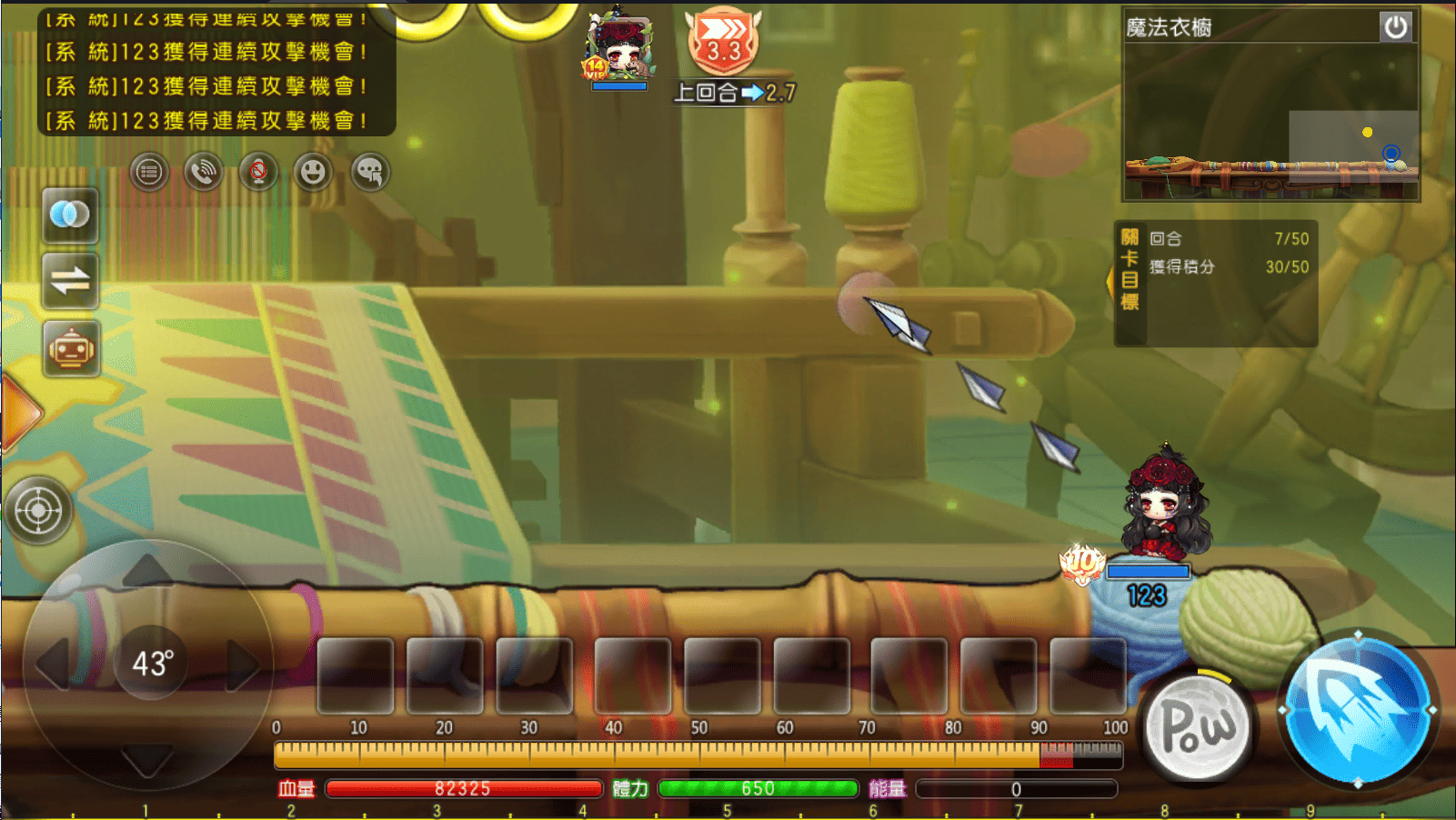The width and height of the screenshot is (1456, 820).
Task: Toggle the muted microphone icon
Action: pos(258,172)
